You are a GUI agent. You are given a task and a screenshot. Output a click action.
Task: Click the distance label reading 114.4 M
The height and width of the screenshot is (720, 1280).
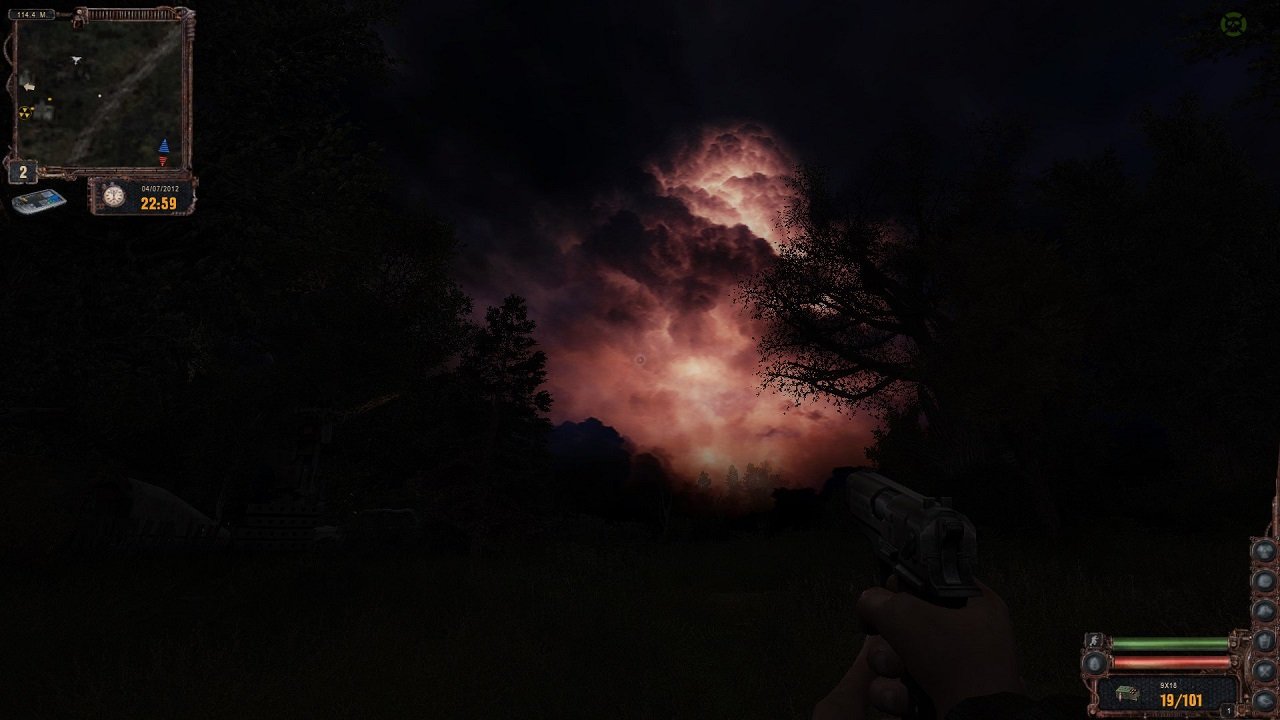coord(33,14)
